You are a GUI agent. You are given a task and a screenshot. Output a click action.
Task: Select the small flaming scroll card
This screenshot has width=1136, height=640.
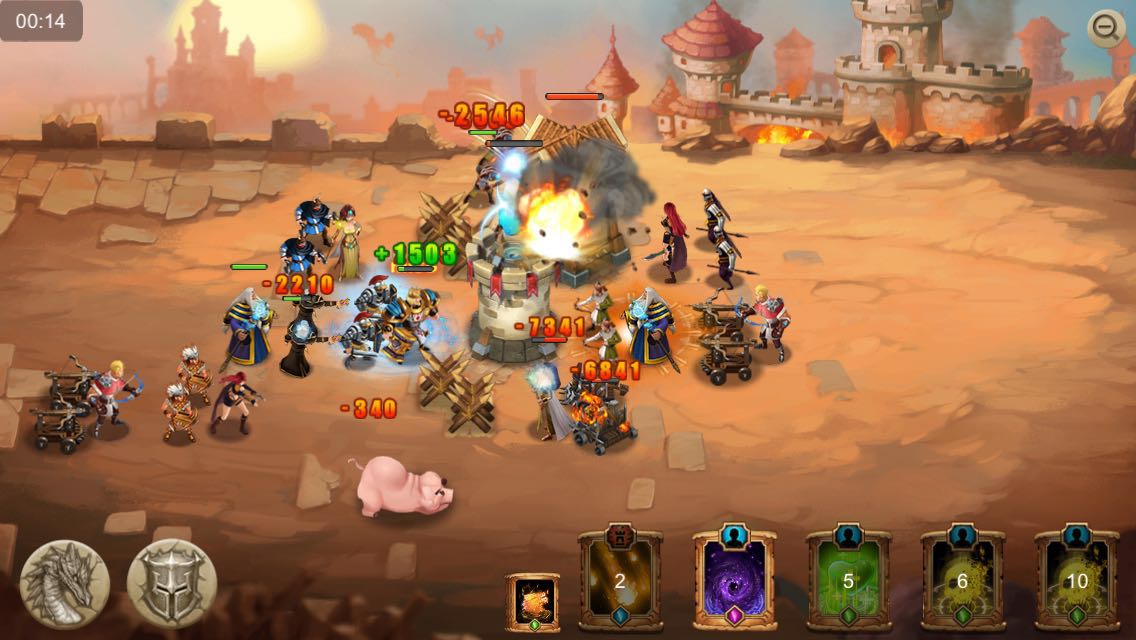tap(532, 602)
